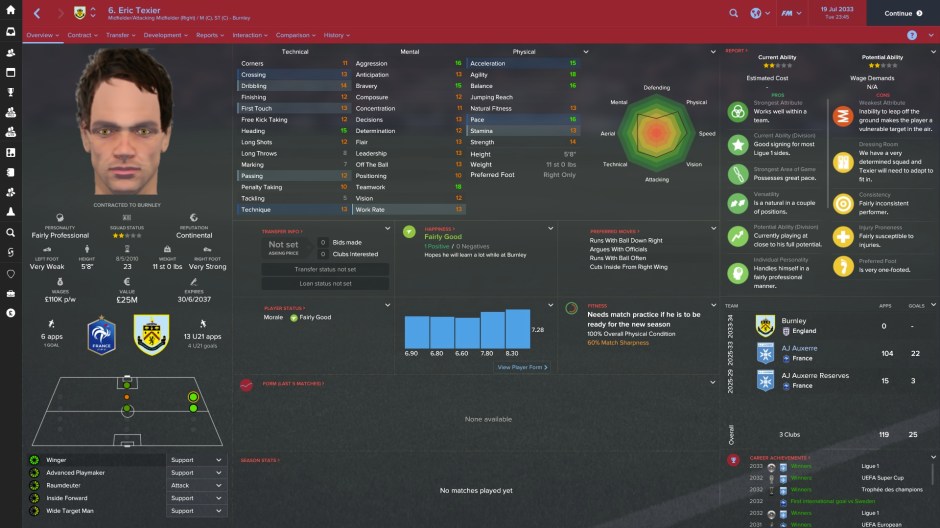Switch to the Development tab

pos(164,35)
